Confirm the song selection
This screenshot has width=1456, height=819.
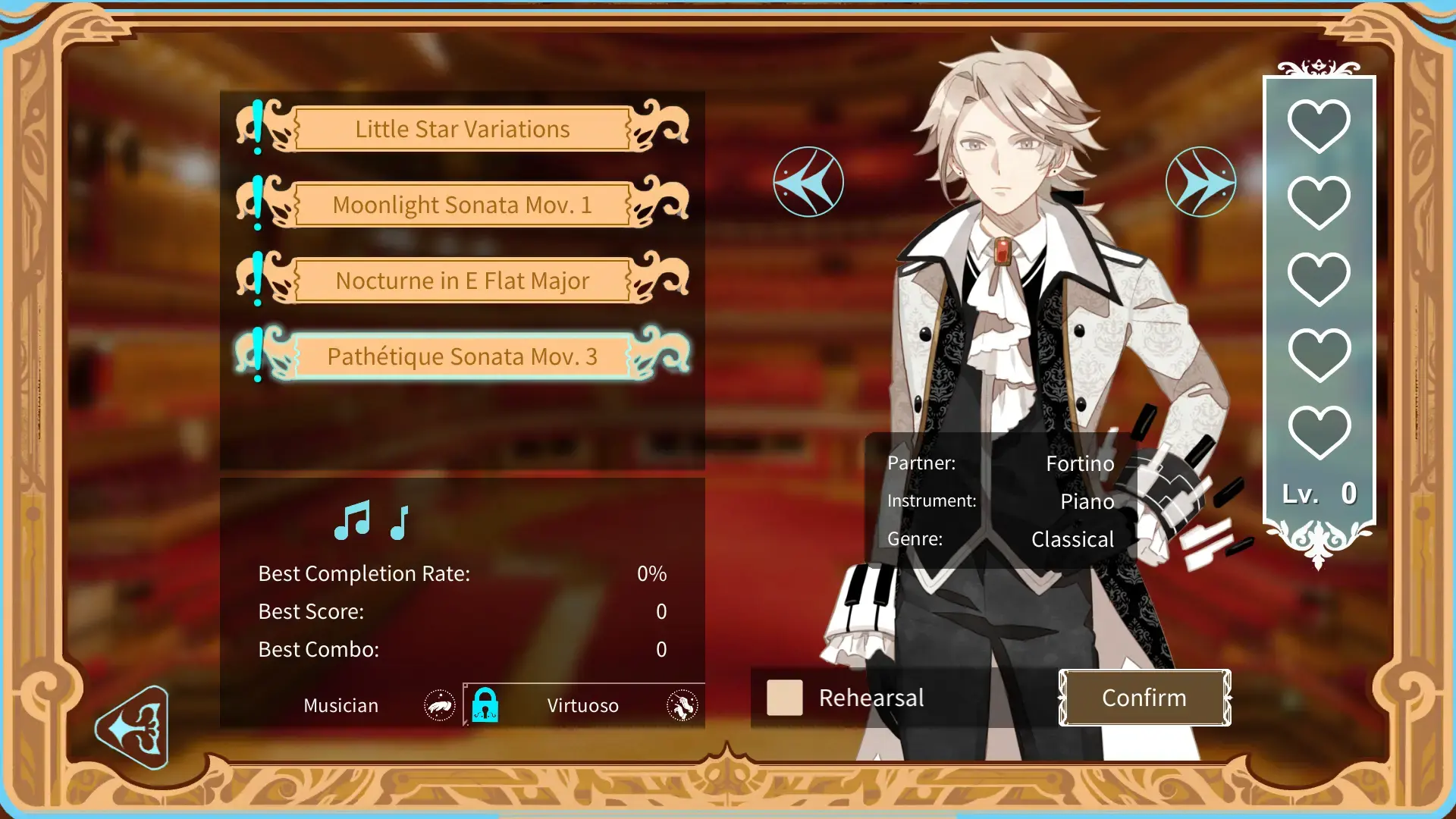[x=1144, y=698]
